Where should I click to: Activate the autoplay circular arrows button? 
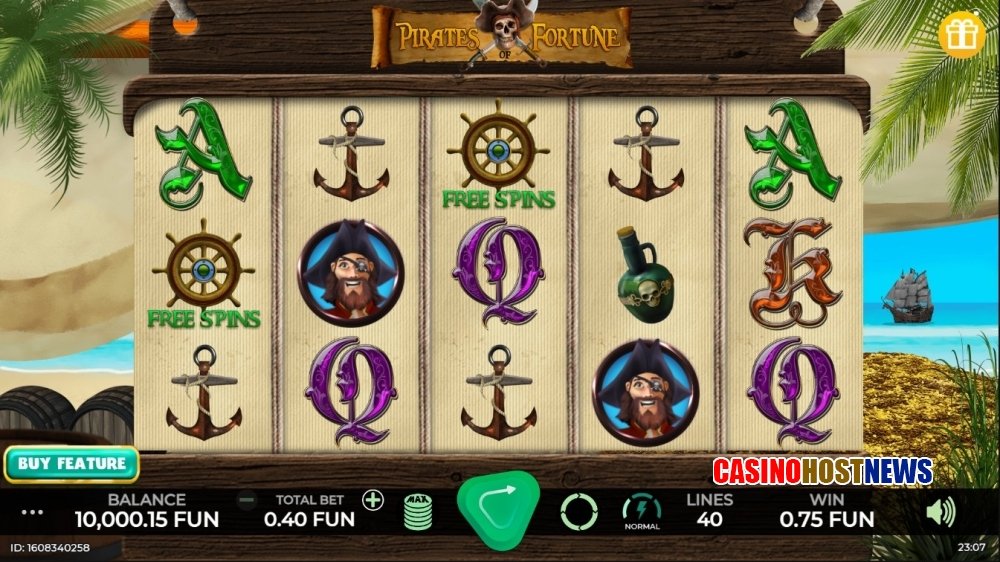tap(579, 511)
